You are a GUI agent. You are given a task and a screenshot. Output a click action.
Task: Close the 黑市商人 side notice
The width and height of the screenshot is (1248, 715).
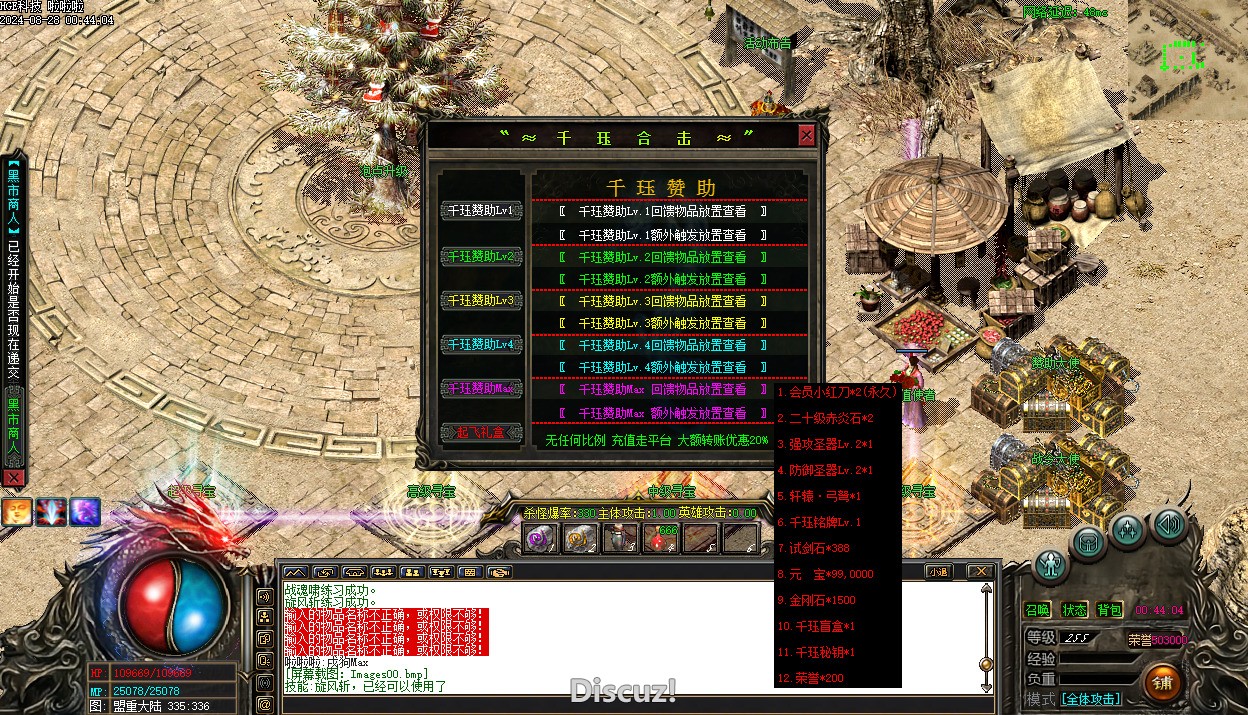[13, 478]
